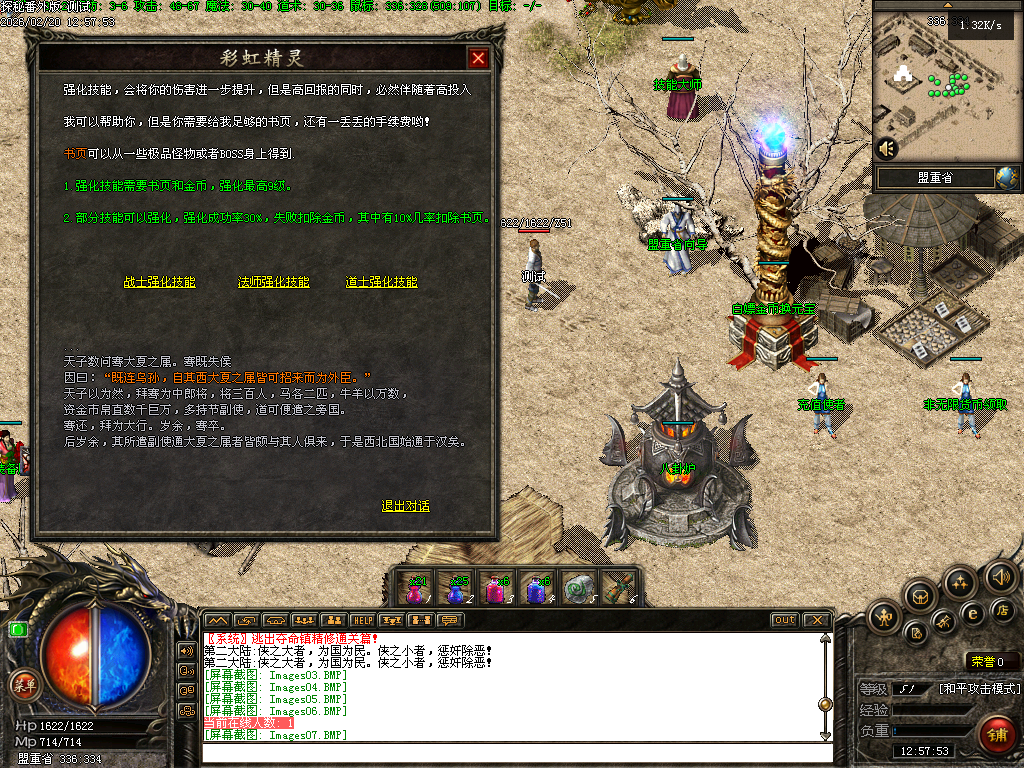The image size is (1024, 768).
Task: Select the bundled scroll hotbar item
Action: (617, 589)
